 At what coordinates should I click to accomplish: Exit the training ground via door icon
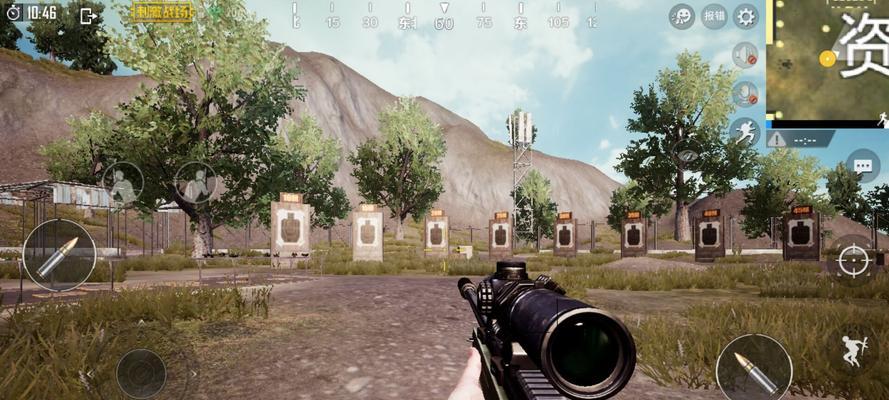(x=88, y=15)
